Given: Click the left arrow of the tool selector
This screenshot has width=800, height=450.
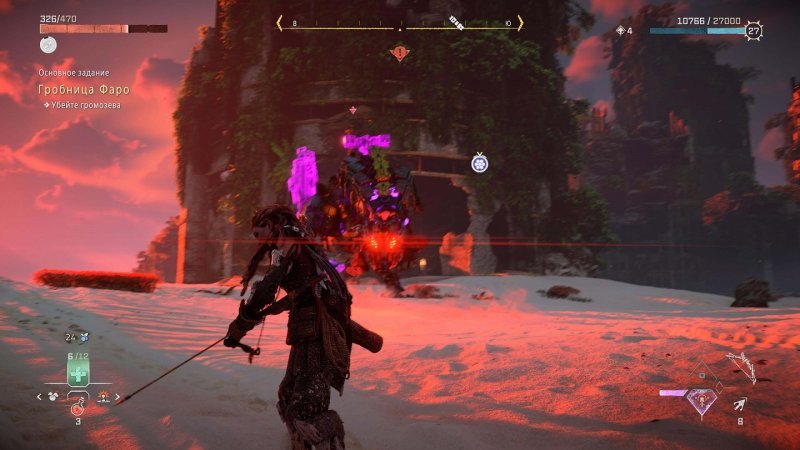Looking at the screenshot, I should coord(39,396).
